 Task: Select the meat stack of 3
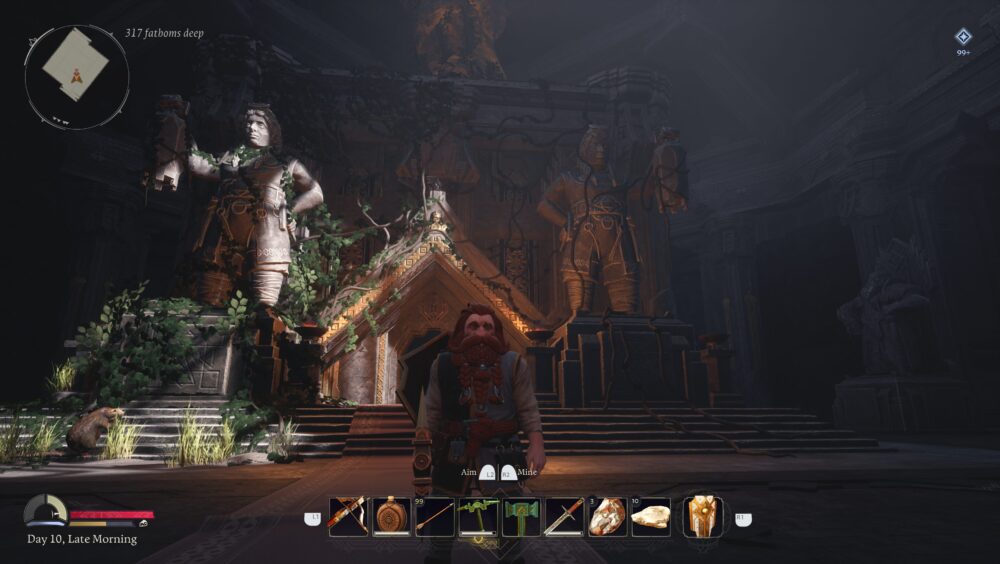tap(607, 517)
